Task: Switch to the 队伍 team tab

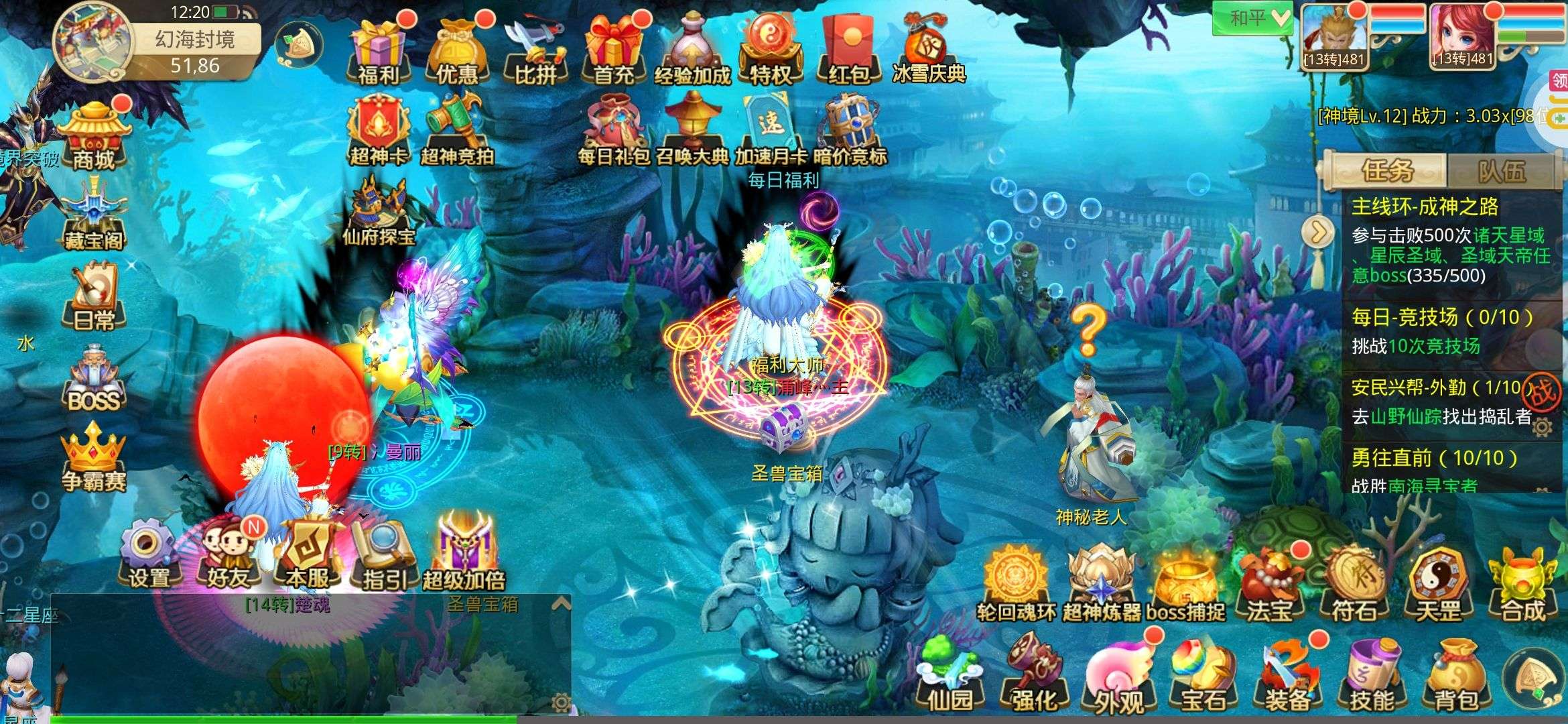Action: [1501, 172]
